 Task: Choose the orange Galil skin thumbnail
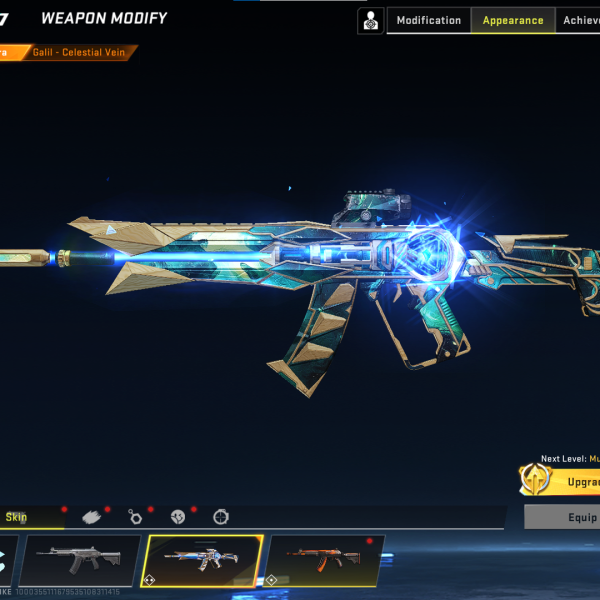[325, 560]
